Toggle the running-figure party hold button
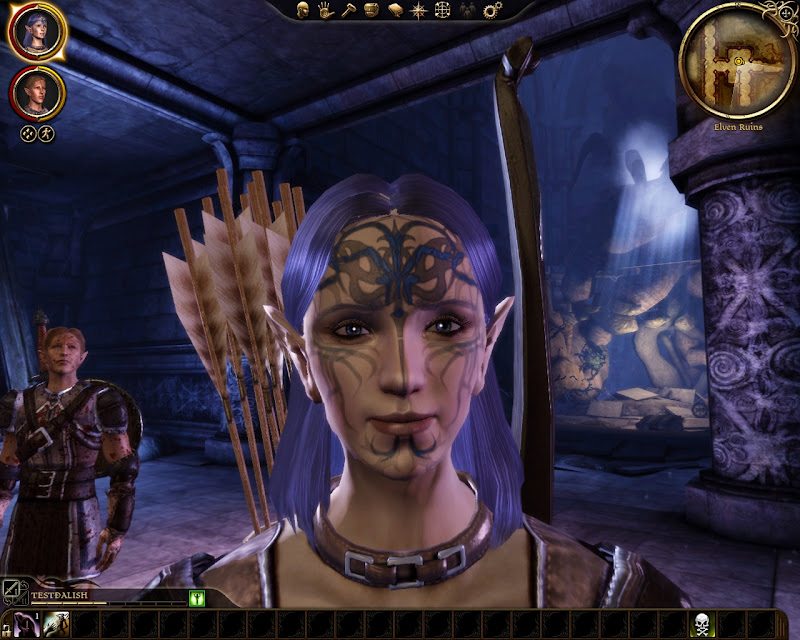 coord(46,132)
